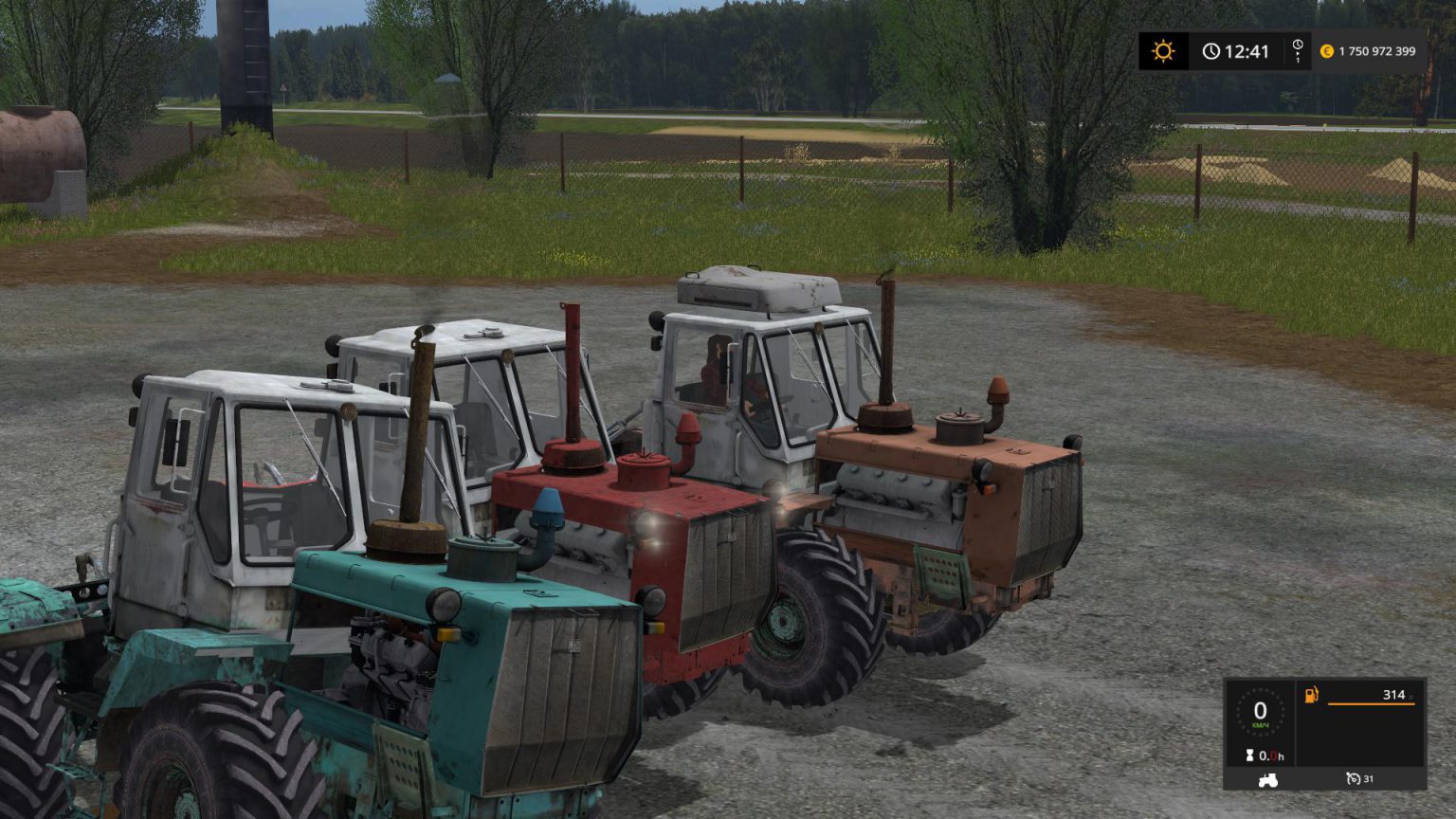Viewport: 1456px width, 819px height.
Task: Click the orange fuel level bar showing 314
Action: [1372, 704]
